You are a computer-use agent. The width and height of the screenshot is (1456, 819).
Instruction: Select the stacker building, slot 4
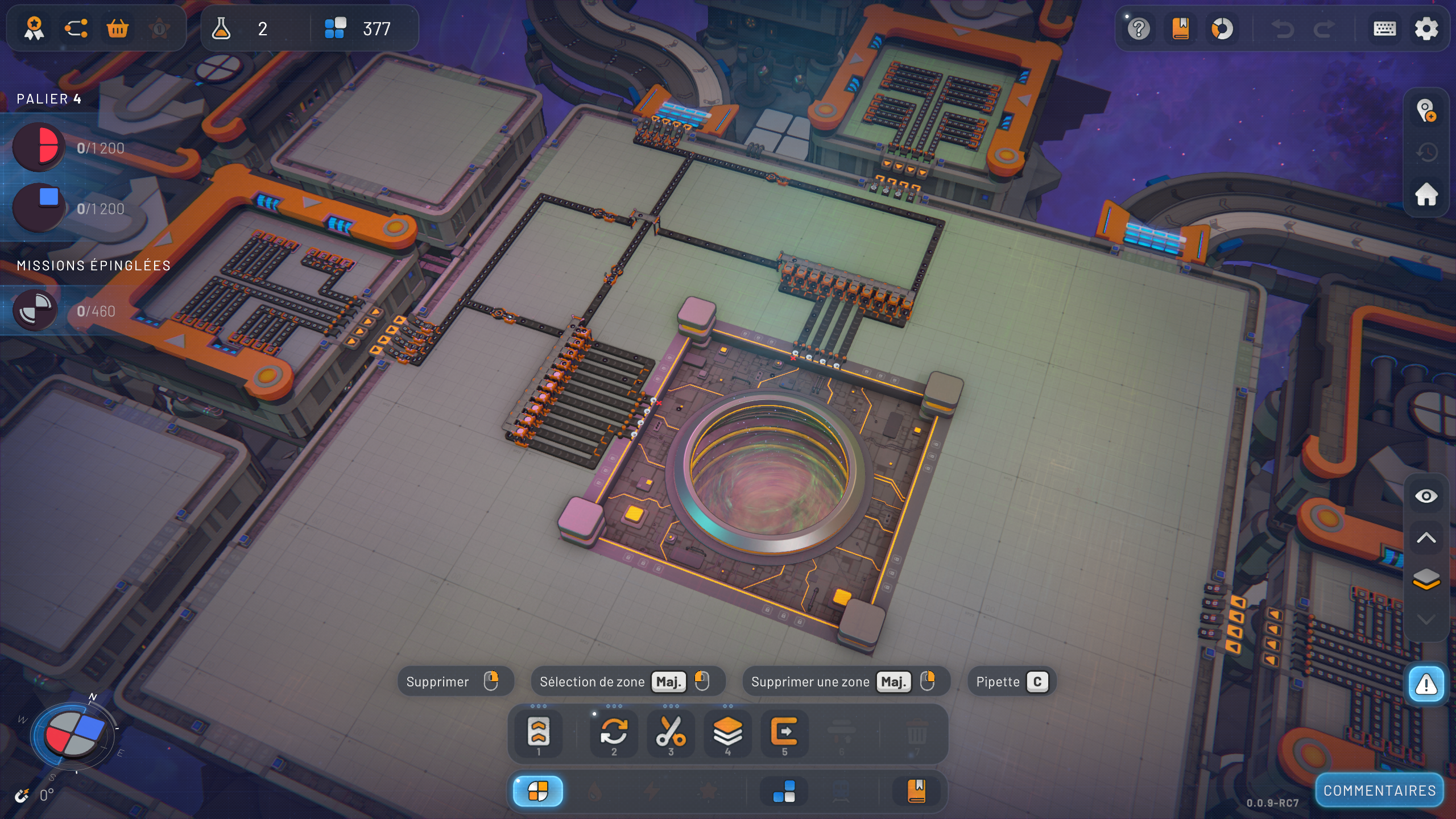coord(727,733)
